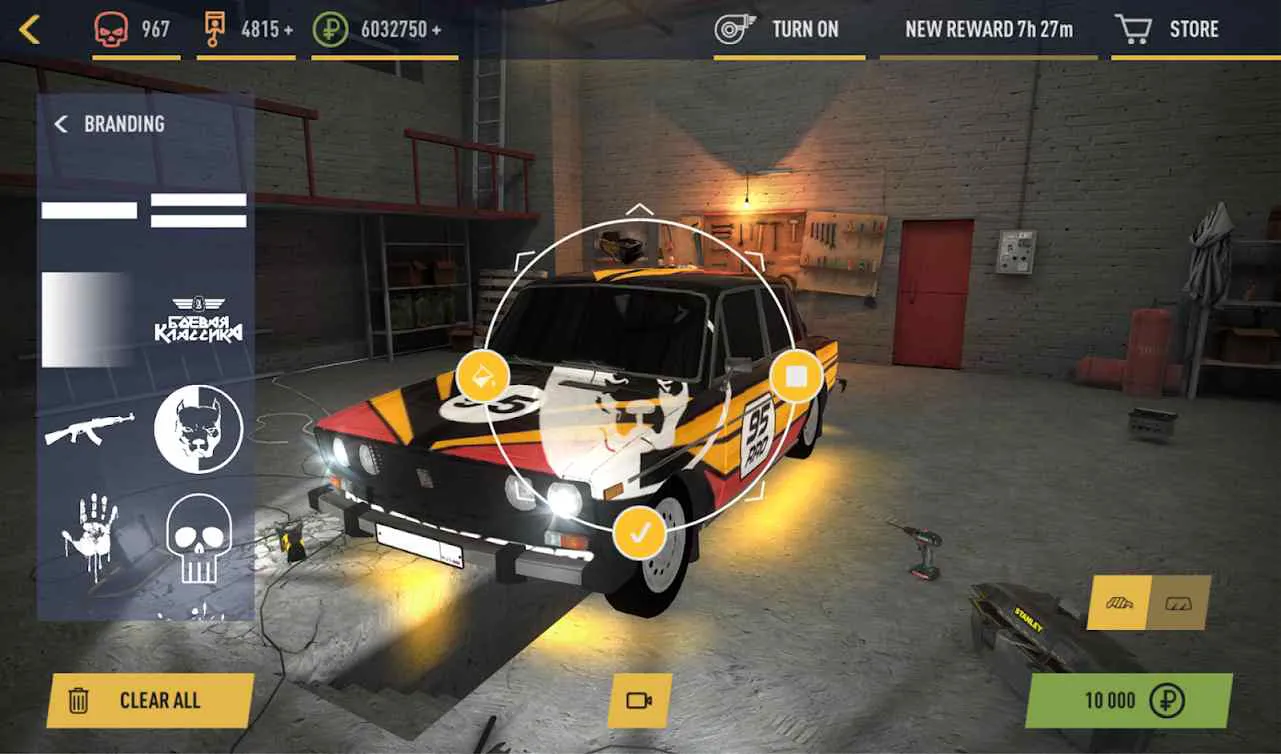
Task: Open the Store via the cart icon
Action: [1135, 28]
